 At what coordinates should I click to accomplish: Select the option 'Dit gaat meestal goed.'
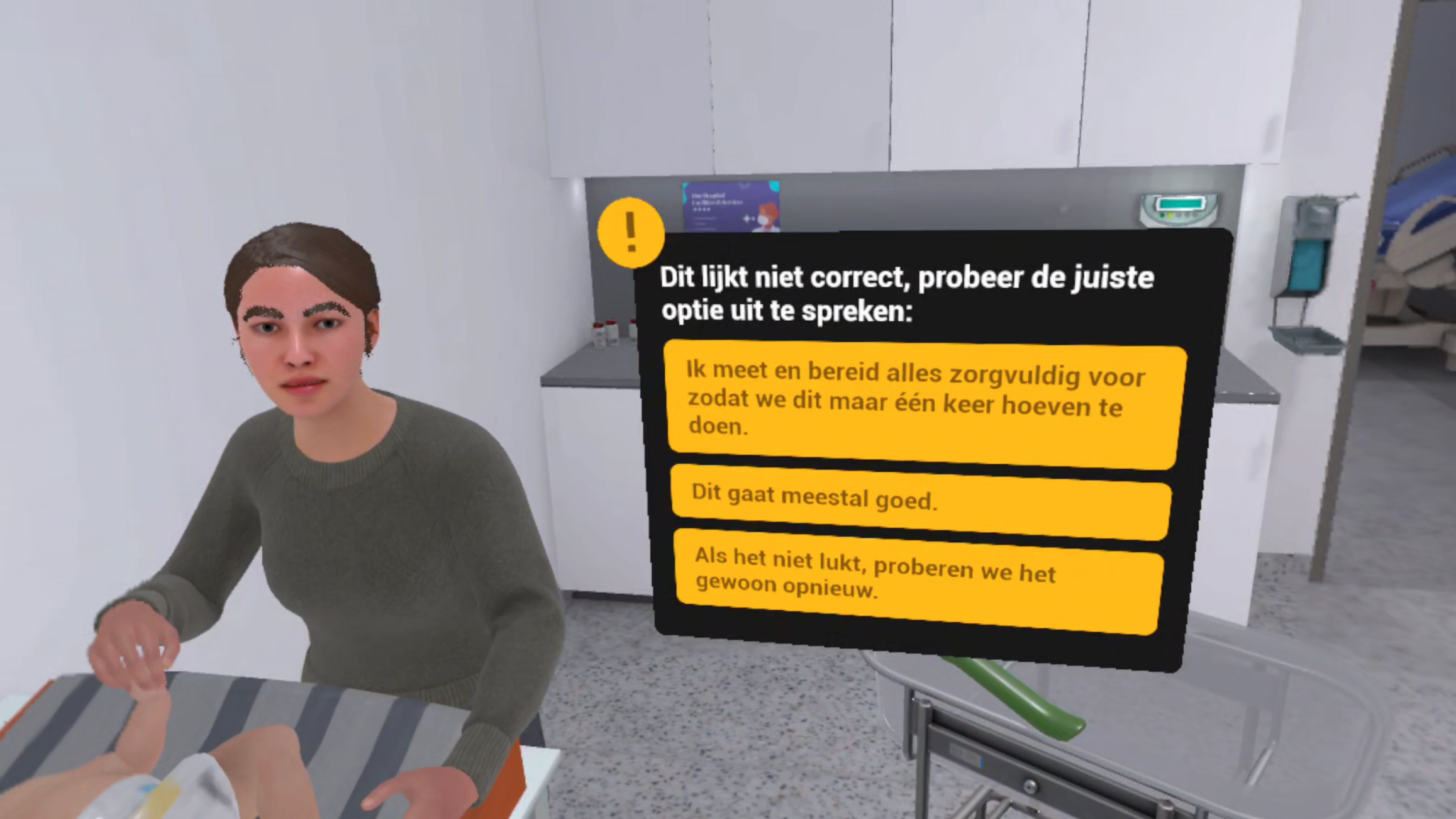pos(920,499)
